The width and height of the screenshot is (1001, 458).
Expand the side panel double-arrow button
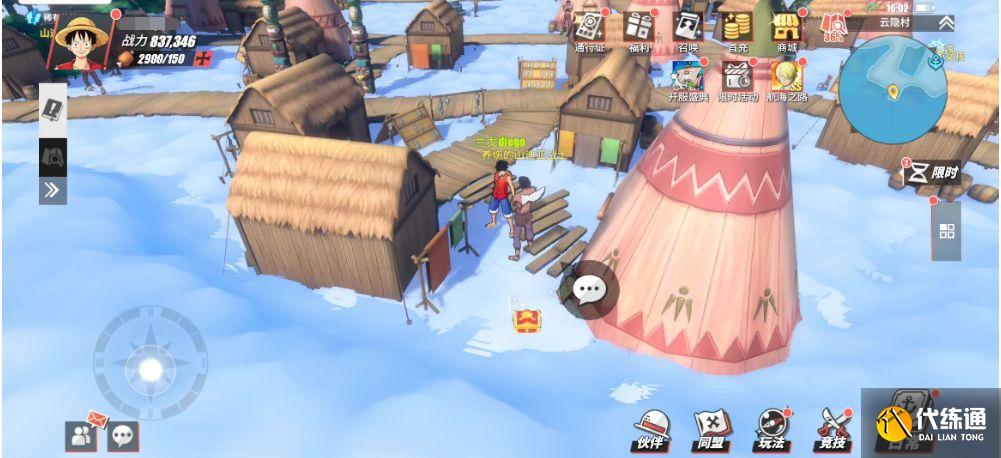pos(53,189)
